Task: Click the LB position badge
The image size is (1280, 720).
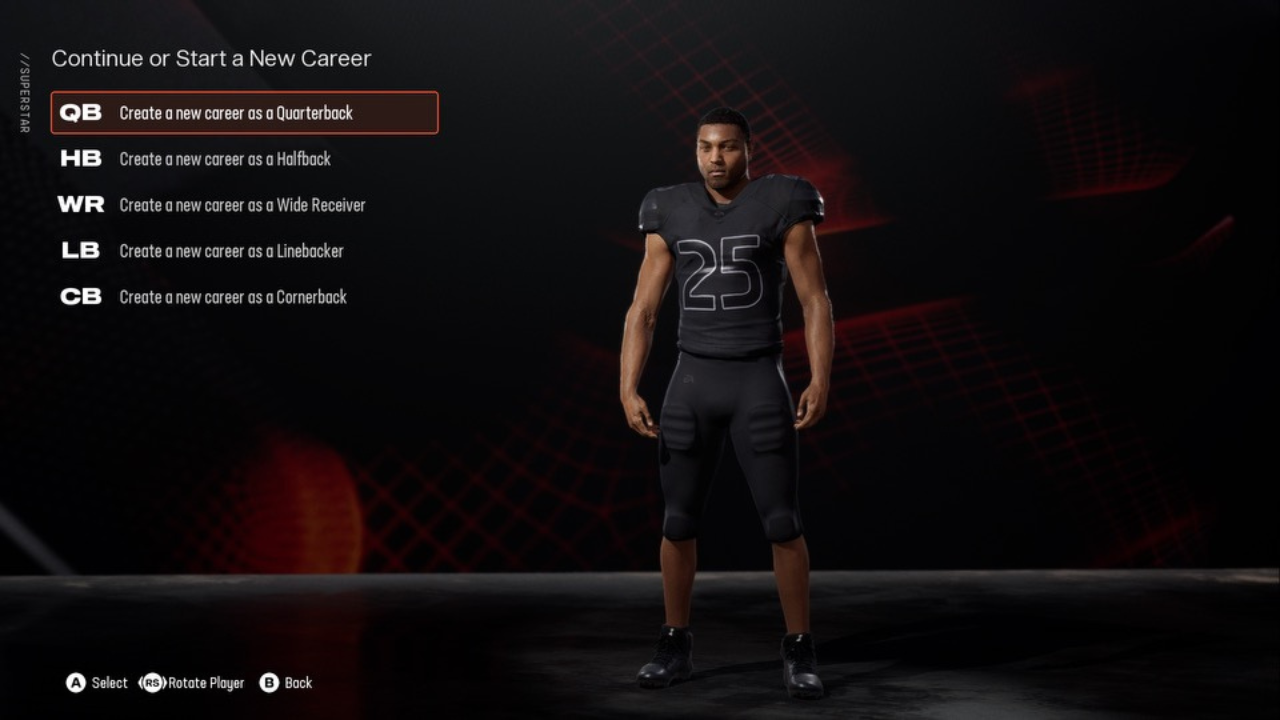Action: [x=80, y=250]
